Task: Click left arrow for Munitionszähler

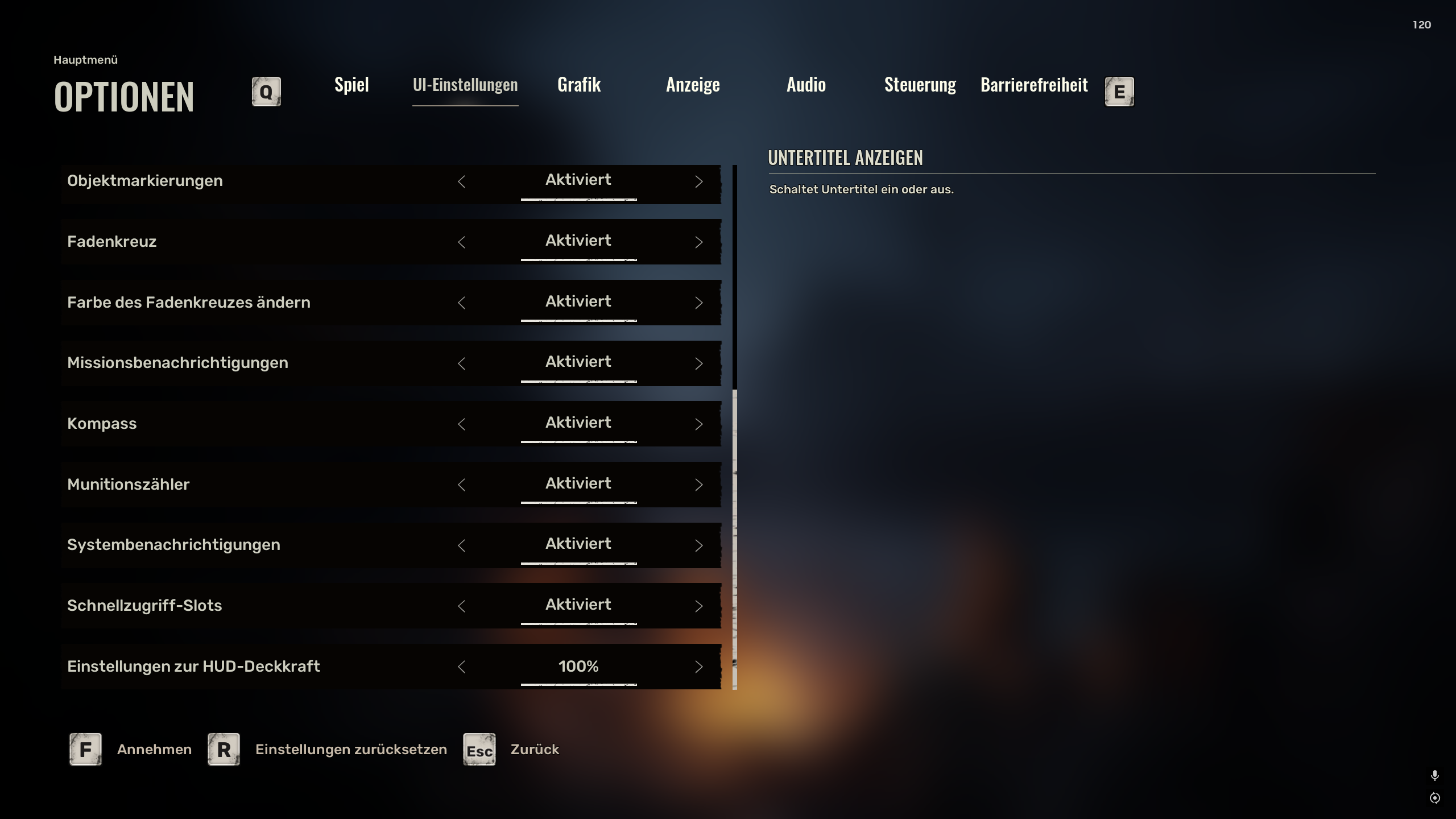Action: pos(461,485)
